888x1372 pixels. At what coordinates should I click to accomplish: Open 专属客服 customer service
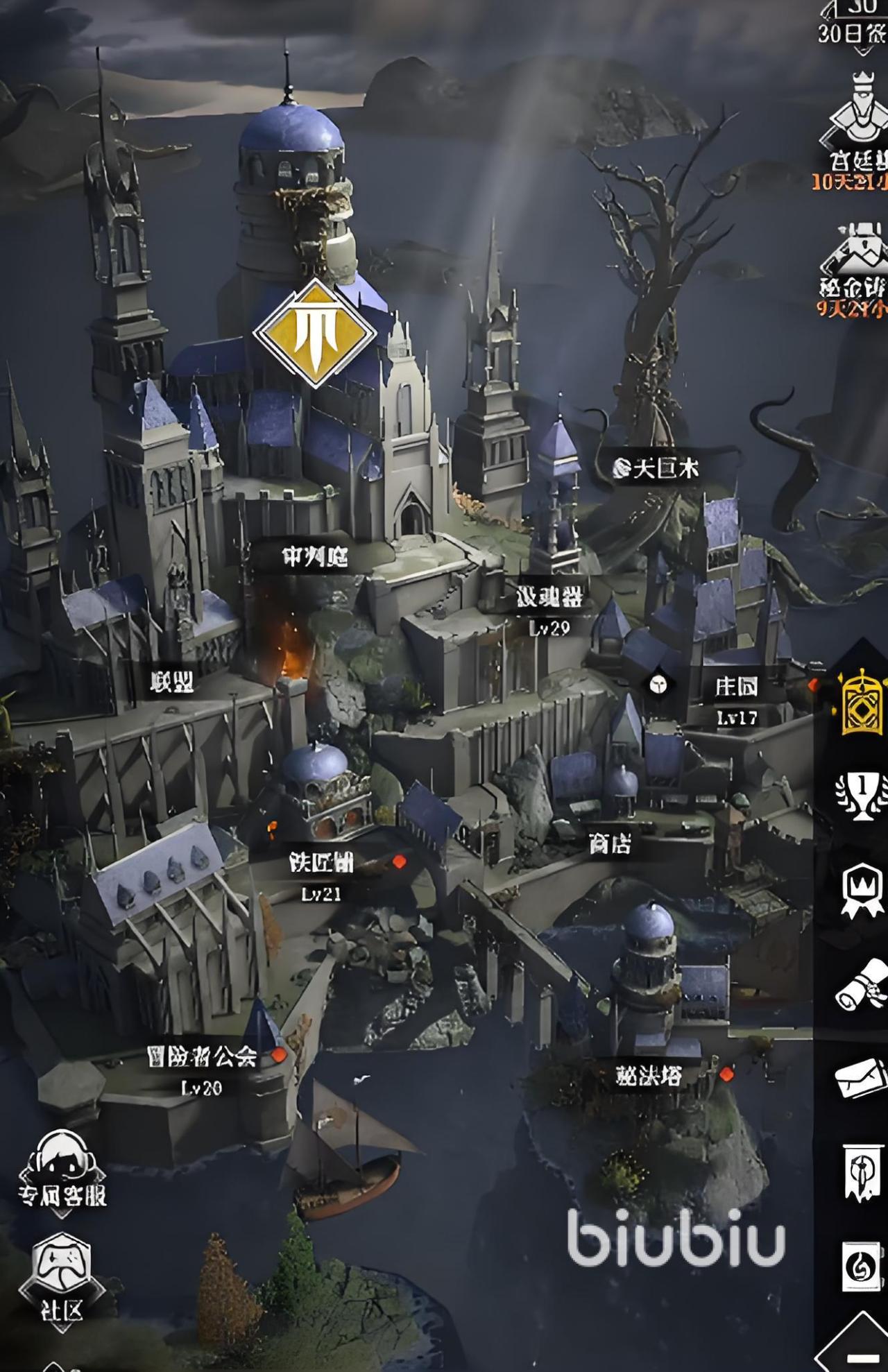coord(62,1172)
